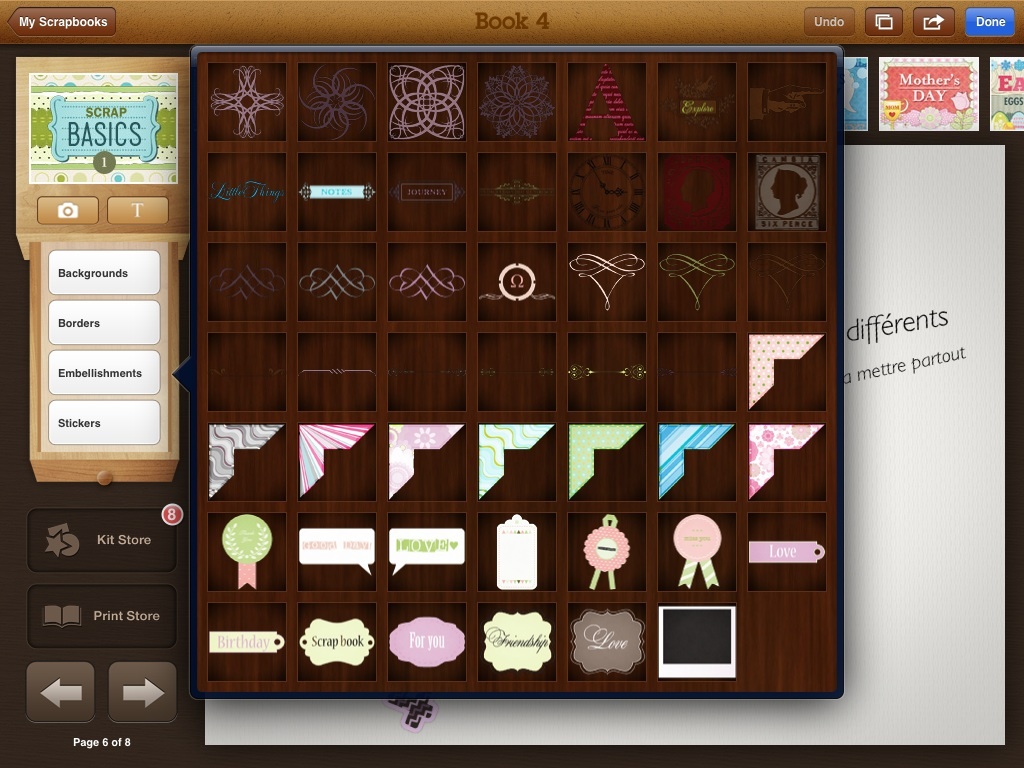This screenshot has width=1024, height=768.
Task: Open the Print Store
Action: [102, 616]
